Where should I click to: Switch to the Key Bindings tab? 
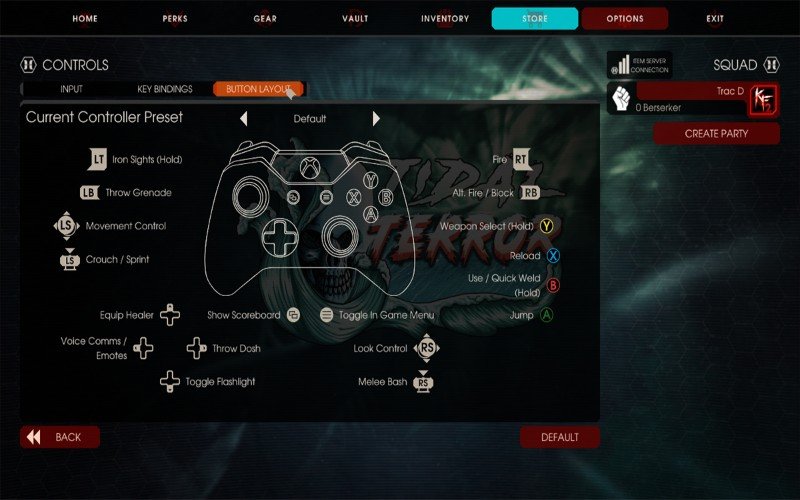[165, 89]
